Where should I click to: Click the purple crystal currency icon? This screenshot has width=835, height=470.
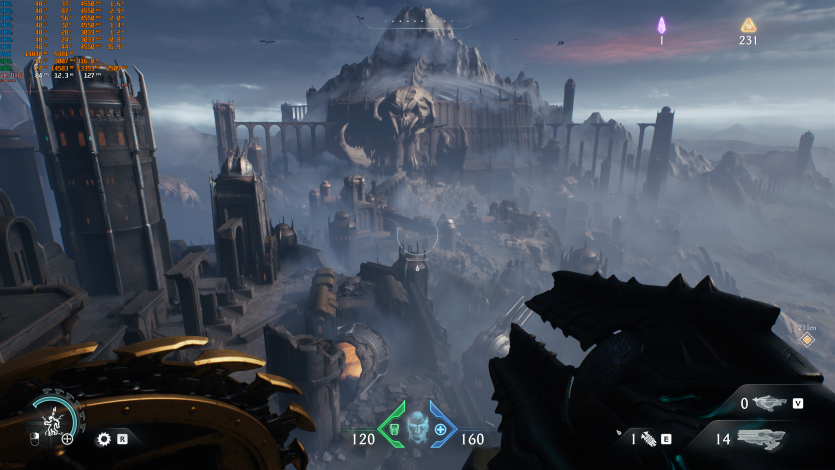click(x=661, y=25)
